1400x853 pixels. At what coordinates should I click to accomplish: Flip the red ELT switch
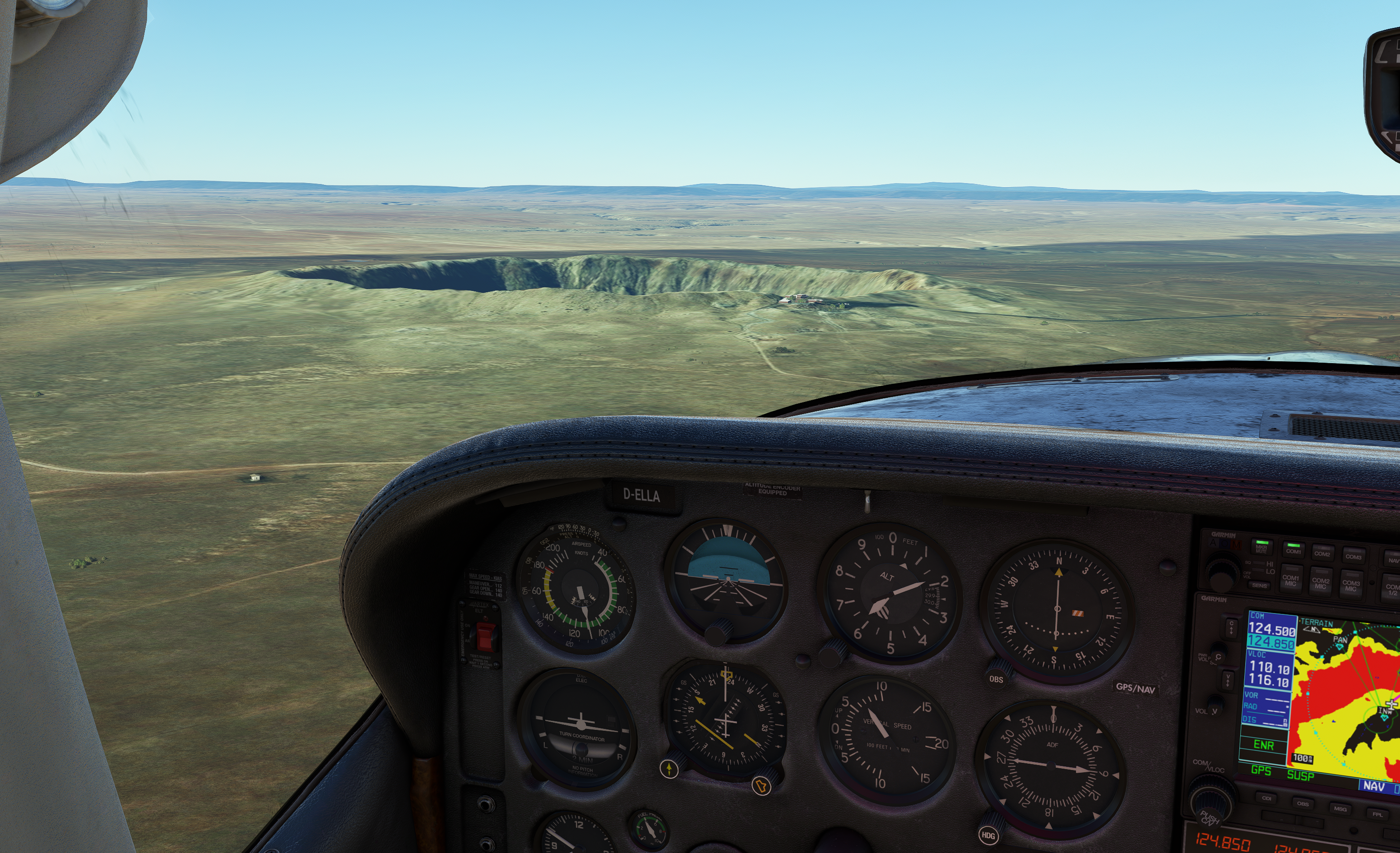pos(485,636)
